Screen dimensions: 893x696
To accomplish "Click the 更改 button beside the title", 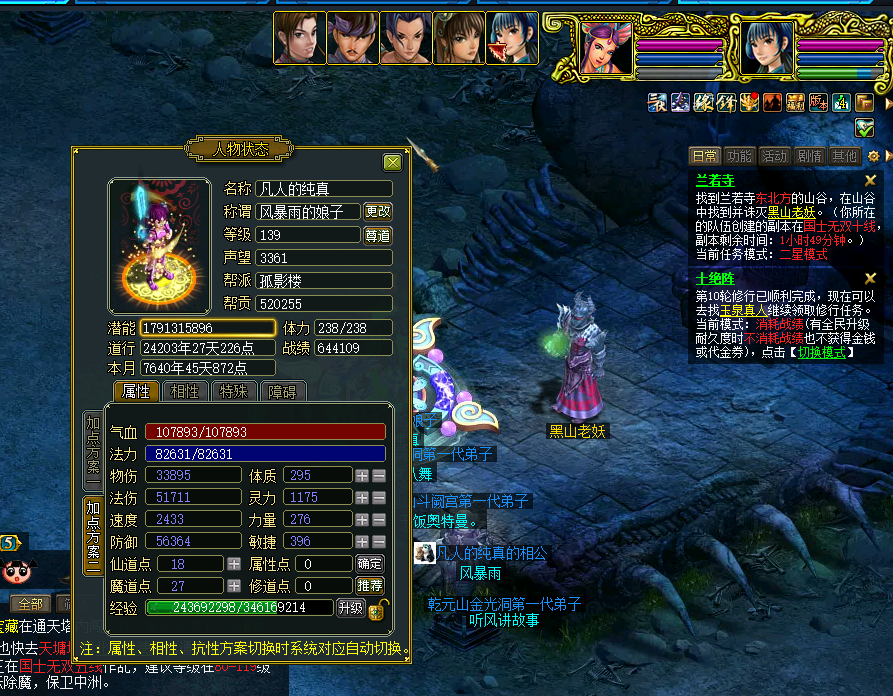I will click(377, 212).
